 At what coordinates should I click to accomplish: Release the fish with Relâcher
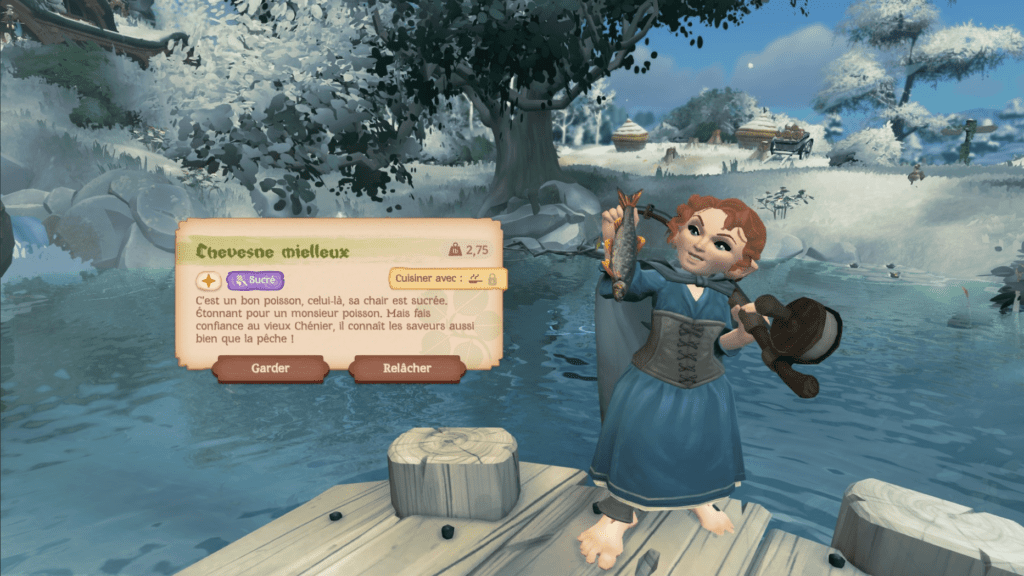point(407,368)
